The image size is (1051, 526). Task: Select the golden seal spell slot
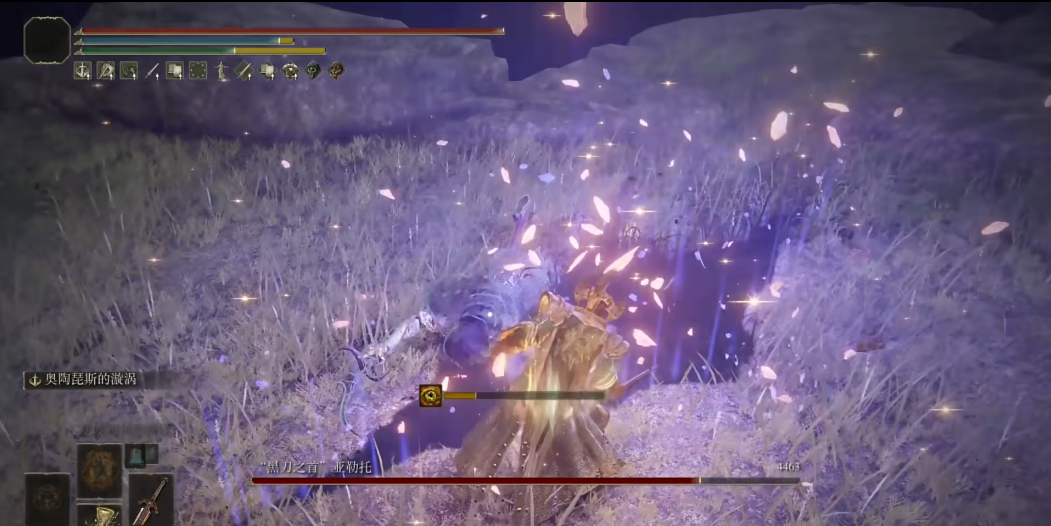click(100, 470)
